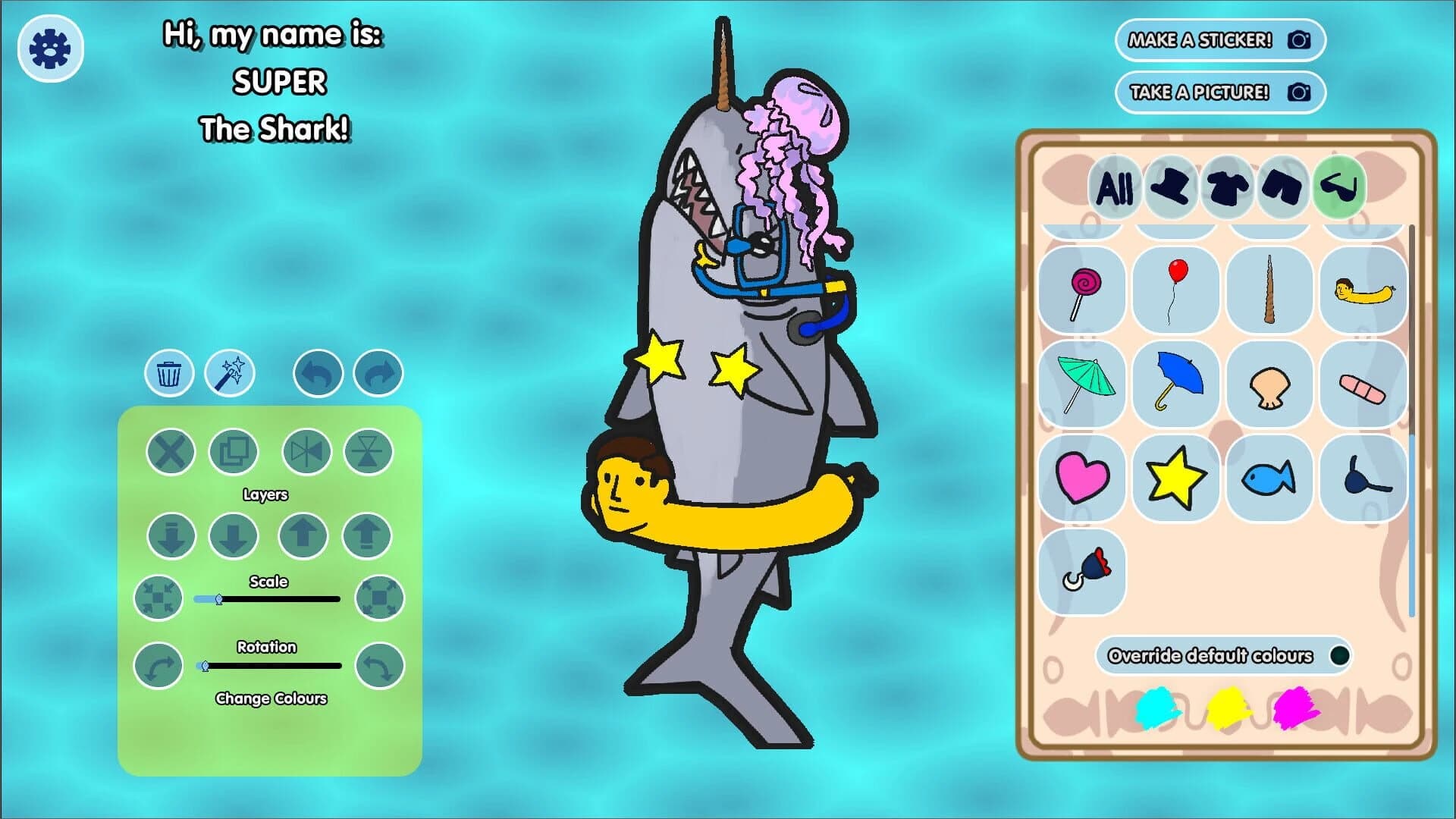Switch to the hats category tab

click(x=1171, y=190)
